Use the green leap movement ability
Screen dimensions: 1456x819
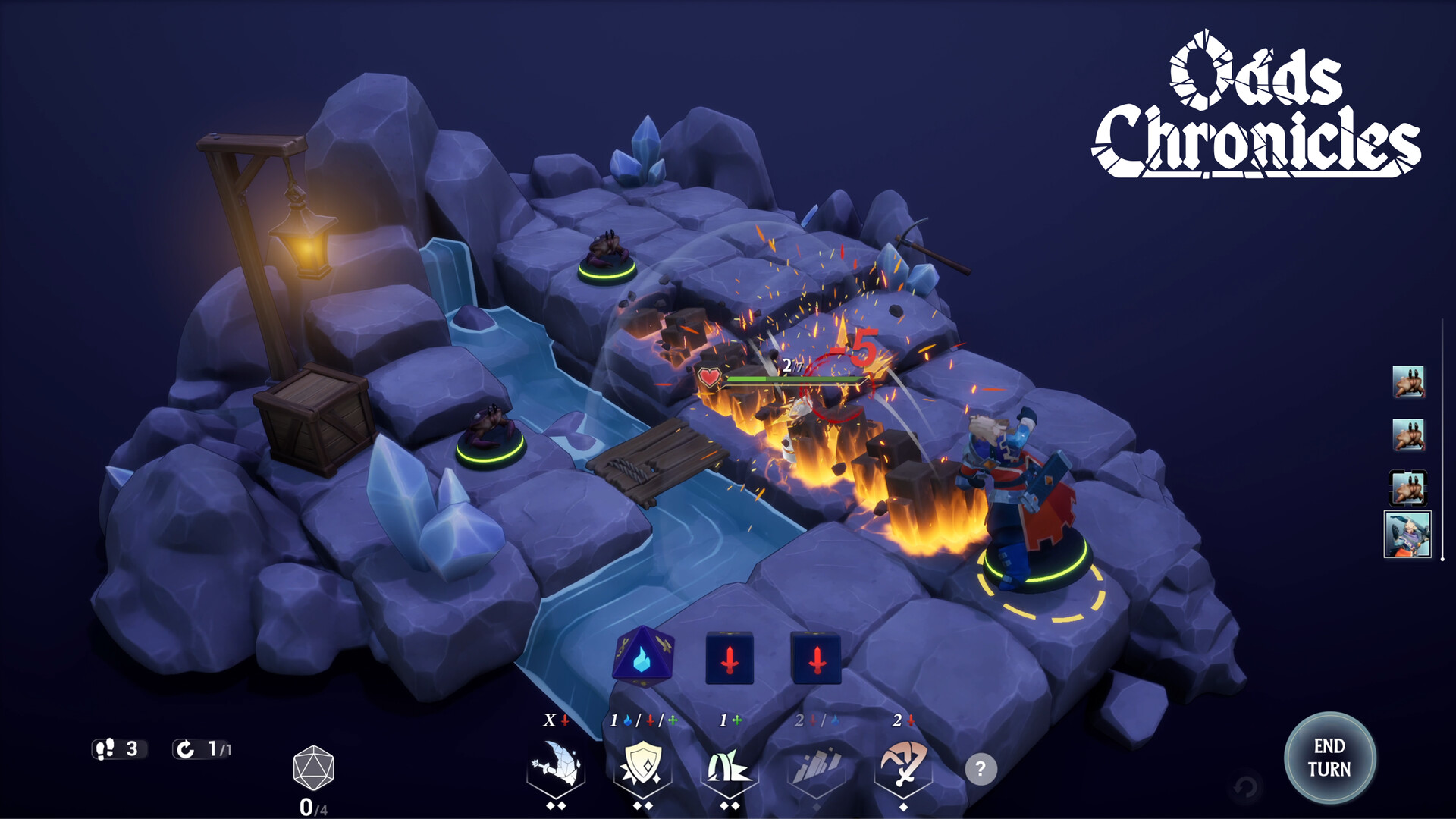729,766
